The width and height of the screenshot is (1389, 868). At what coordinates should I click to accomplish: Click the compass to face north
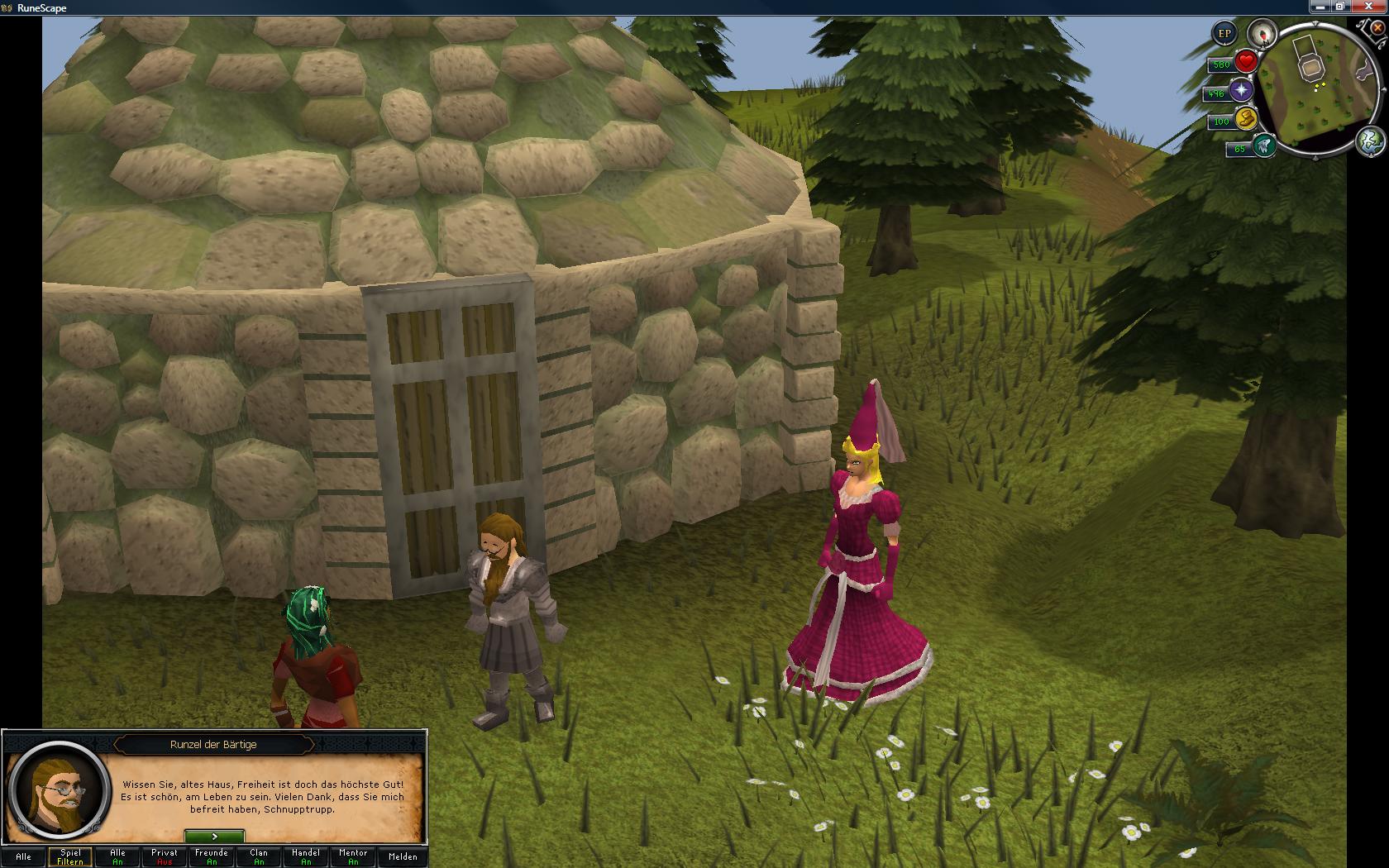[x=1263, y=34]
